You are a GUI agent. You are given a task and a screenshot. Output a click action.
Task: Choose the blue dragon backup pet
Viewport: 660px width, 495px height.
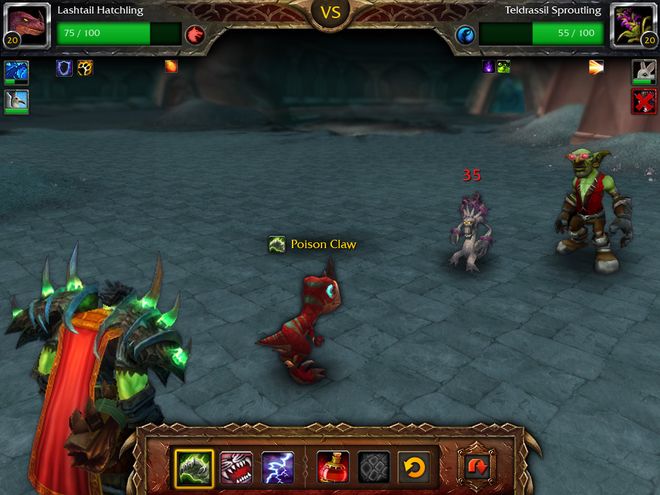[x=16, y=72]
